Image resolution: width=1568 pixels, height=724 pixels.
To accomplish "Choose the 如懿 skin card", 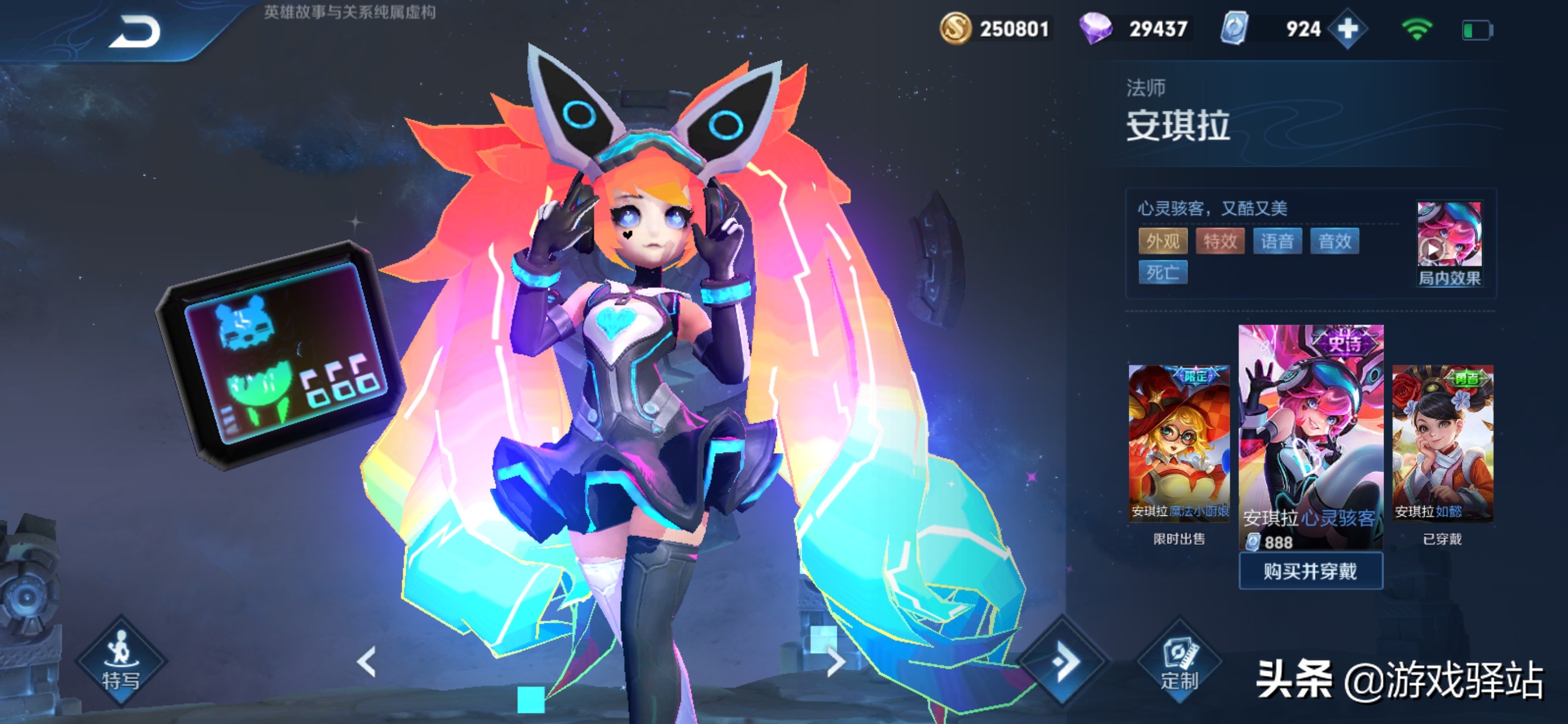I will (1442, 442).
